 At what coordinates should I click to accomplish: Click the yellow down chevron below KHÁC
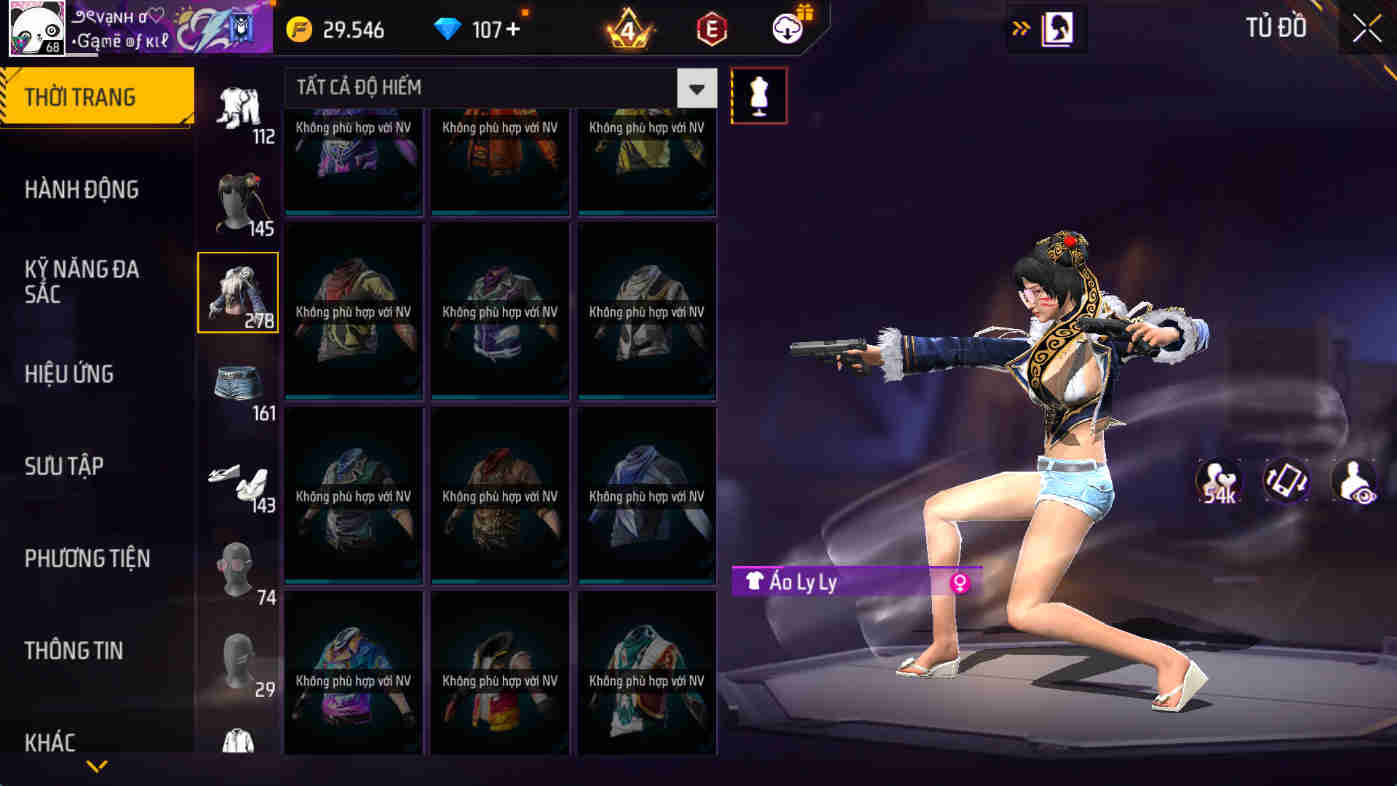pyautogui.click(x=96, y=766)
